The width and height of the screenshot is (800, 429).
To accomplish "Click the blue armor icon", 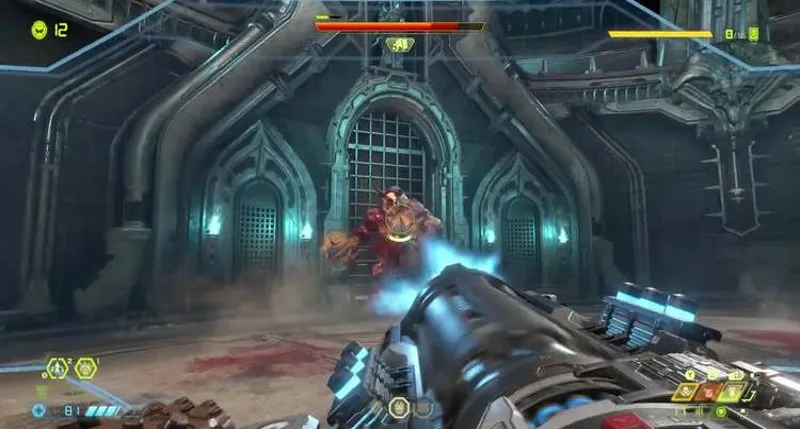I will point(39,410).
